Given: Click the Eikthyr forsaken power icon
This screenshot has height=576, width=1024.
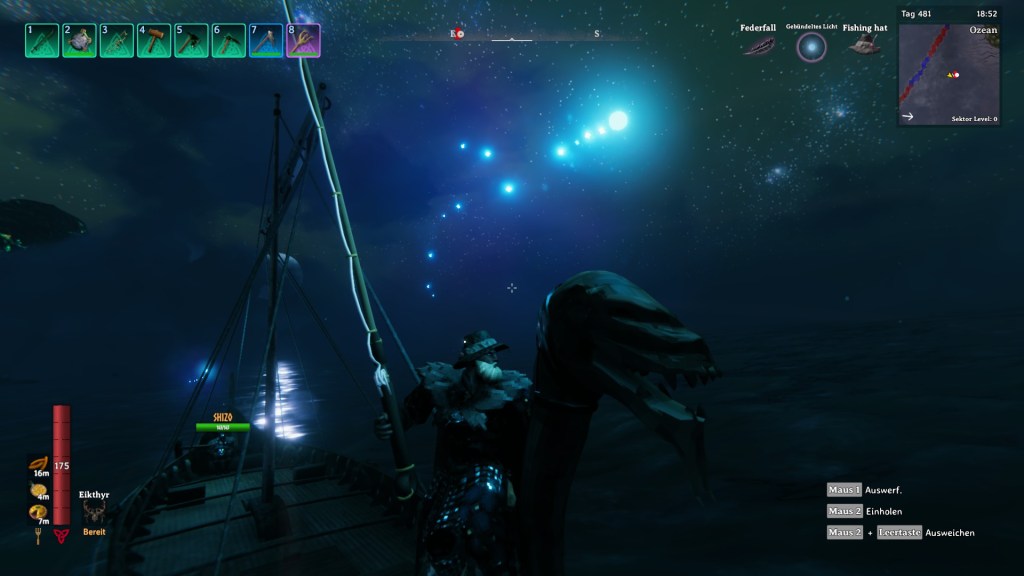Looking at the screenshot, I should [x=94, y=512].
